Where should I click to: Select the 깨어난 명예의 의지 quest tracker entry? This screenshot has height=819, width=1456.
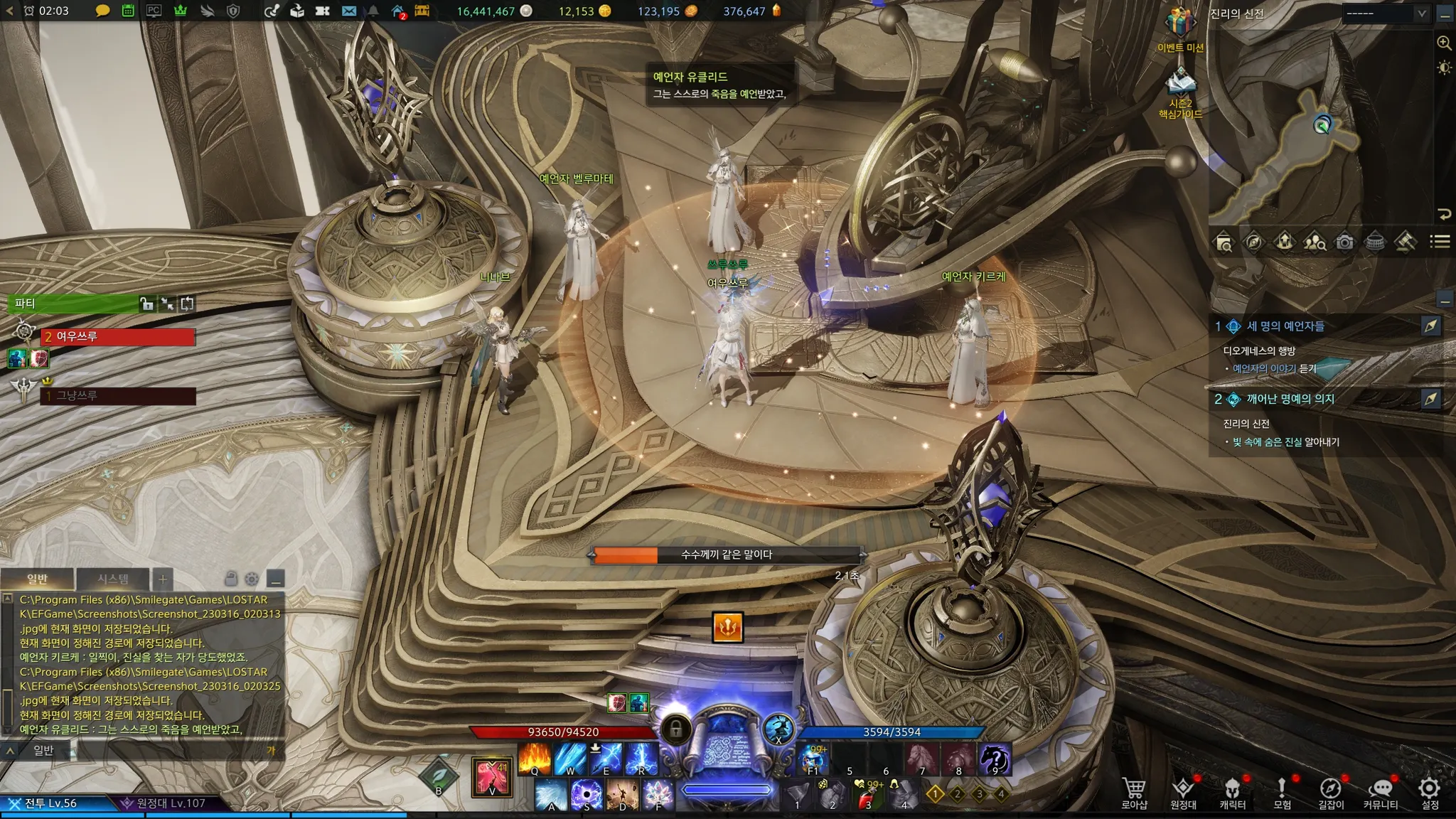click(x=1290, y=399)
